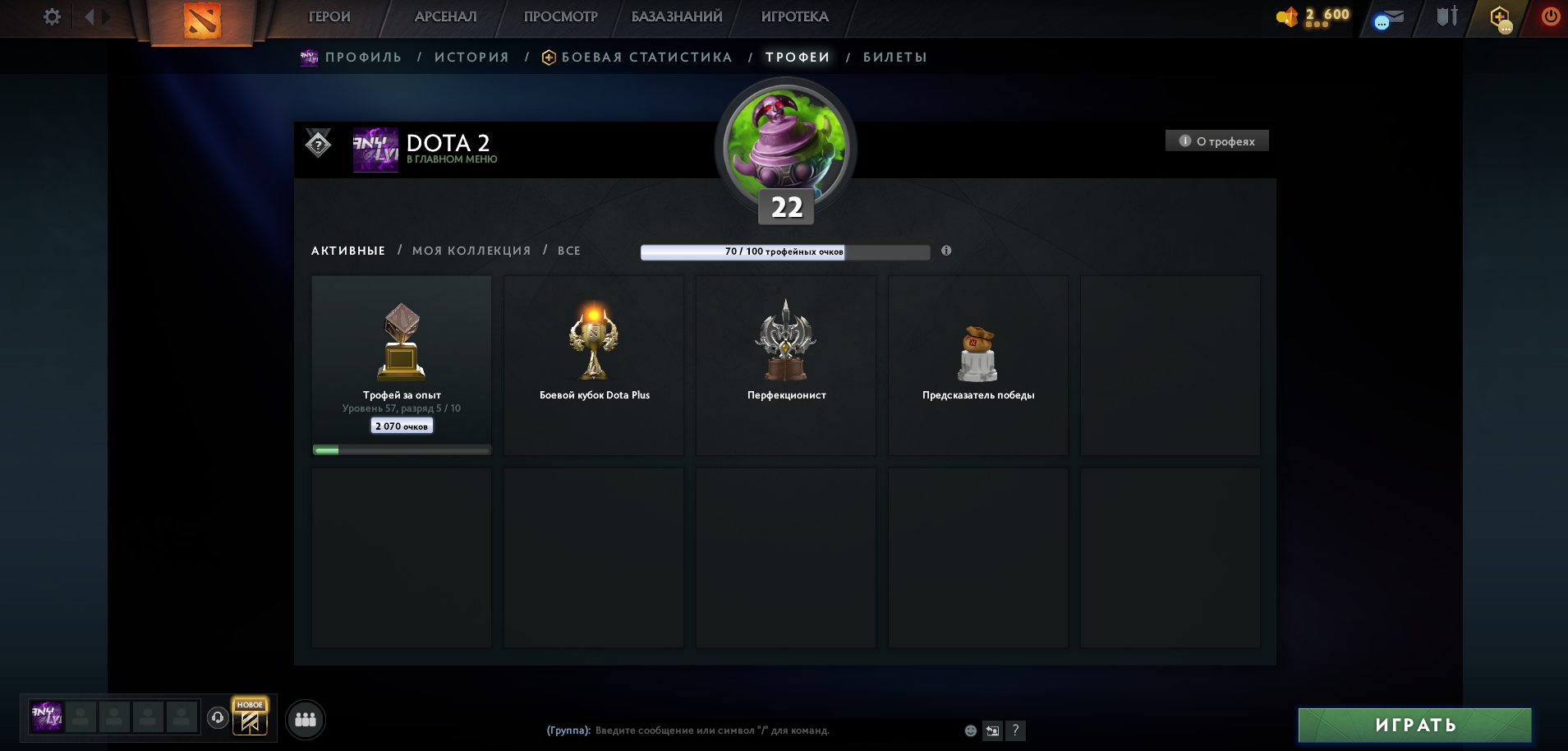Open the friends list people icon
Viewport: 1568px width, 751px height.
(x=305, y=720)
